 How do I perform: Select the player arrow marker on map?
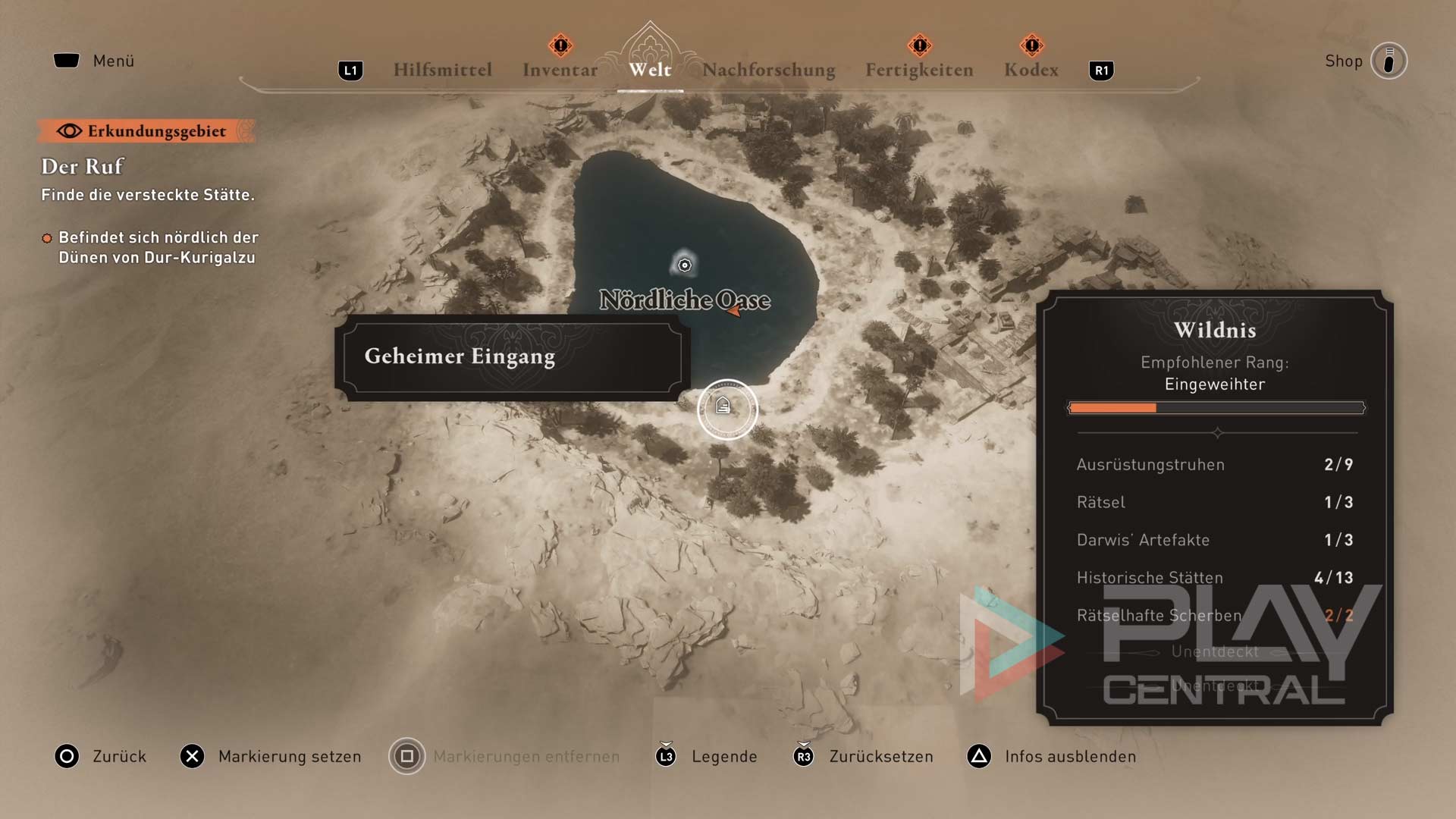click(x=734, y=309)
